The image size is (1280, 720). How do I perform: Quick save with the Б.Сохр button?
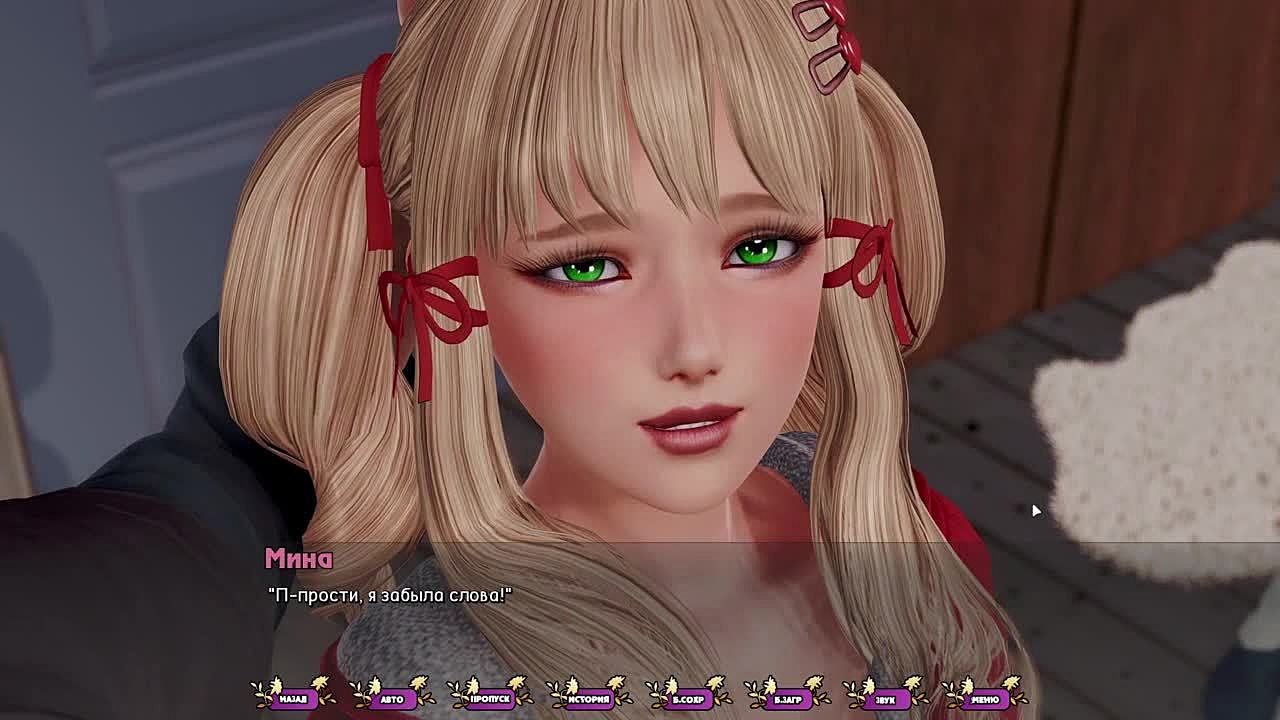(688, 698)
